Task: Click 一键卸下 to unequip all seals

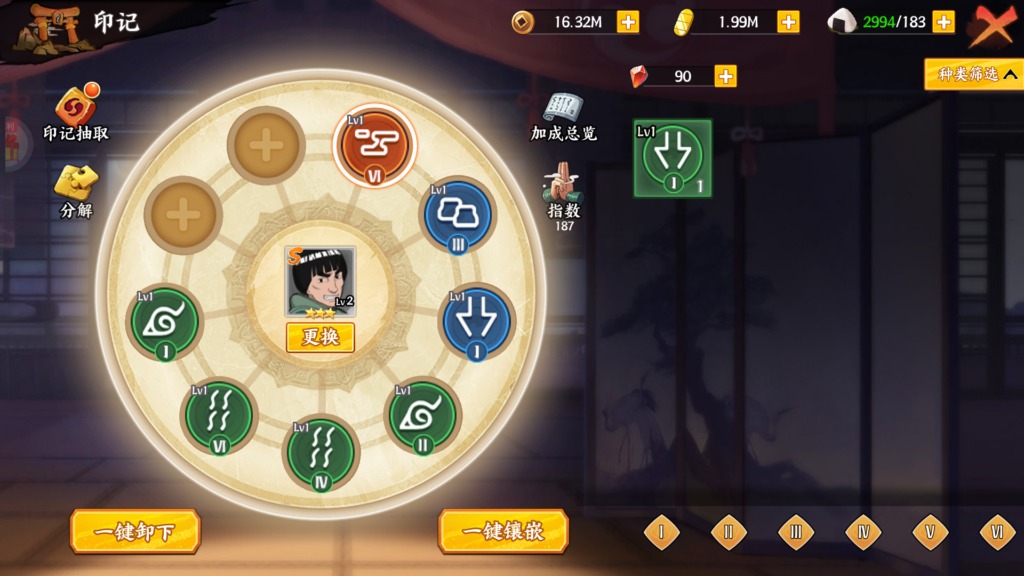Action: (x=135, y=531)
